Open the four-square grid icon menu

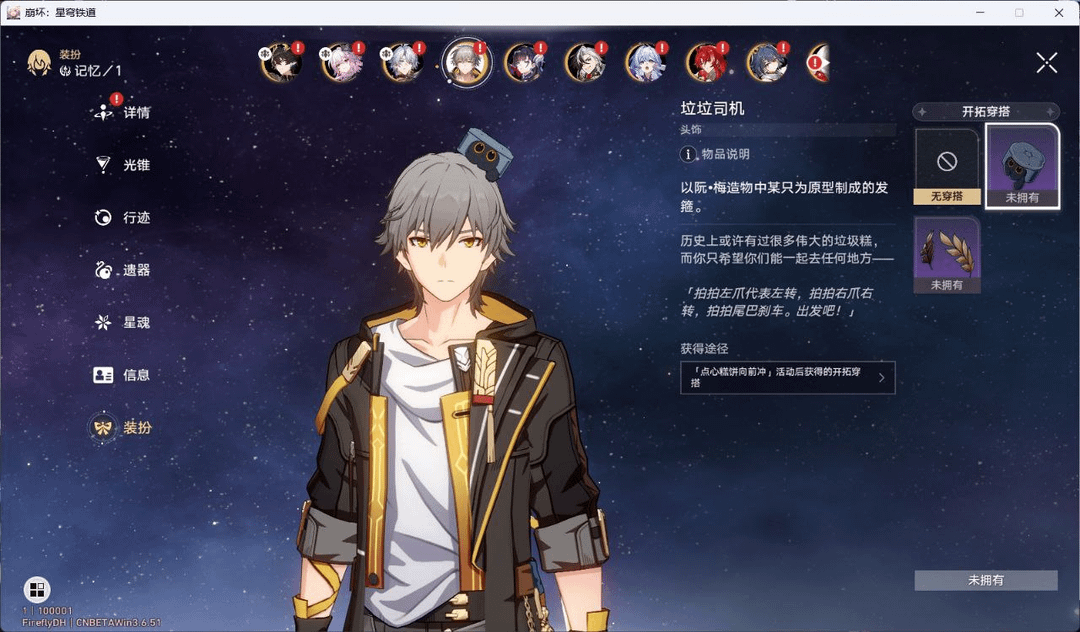(x=37, y=589)
